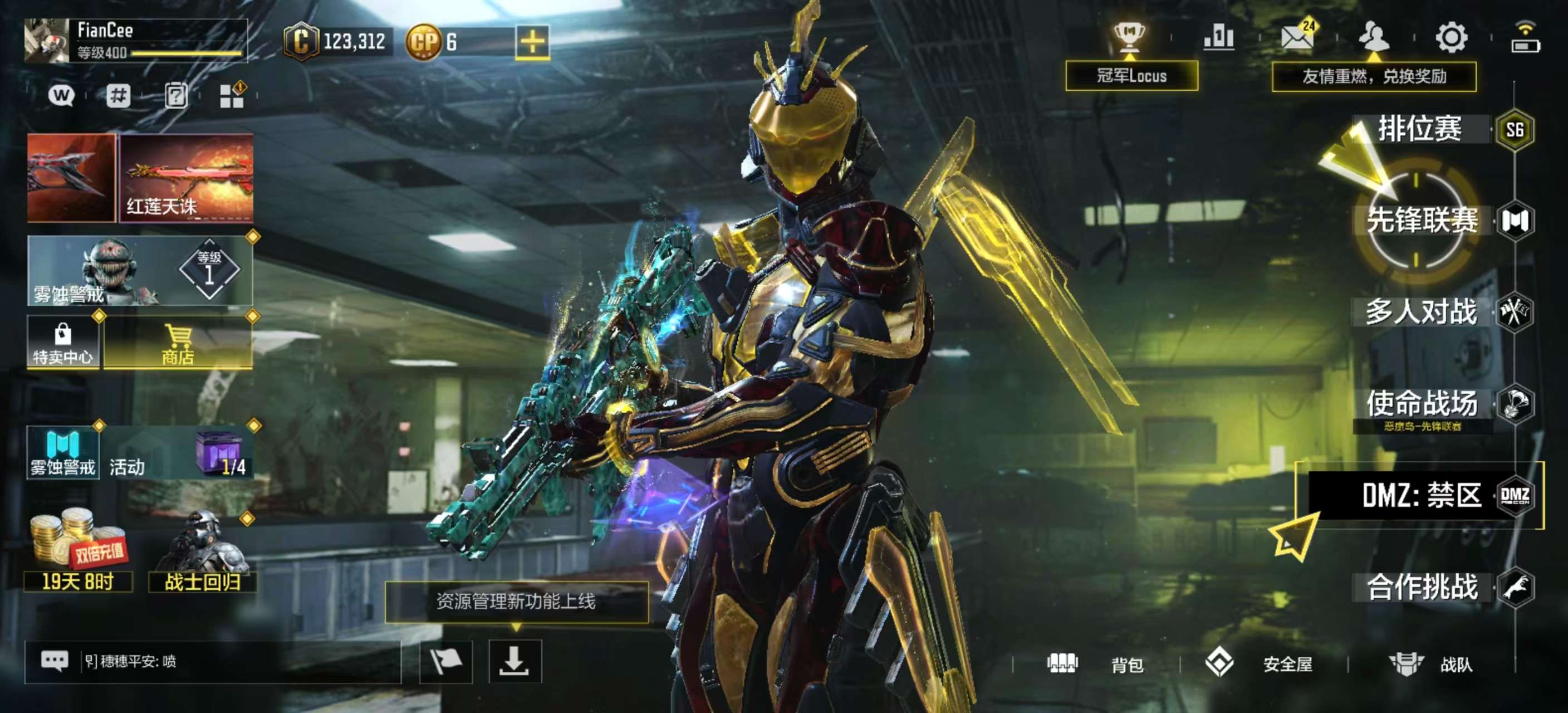The width and height of the screenshot is (1568, 713).
Task: View the 红莲天诛 weapon banner
Action: pos(187,177)
